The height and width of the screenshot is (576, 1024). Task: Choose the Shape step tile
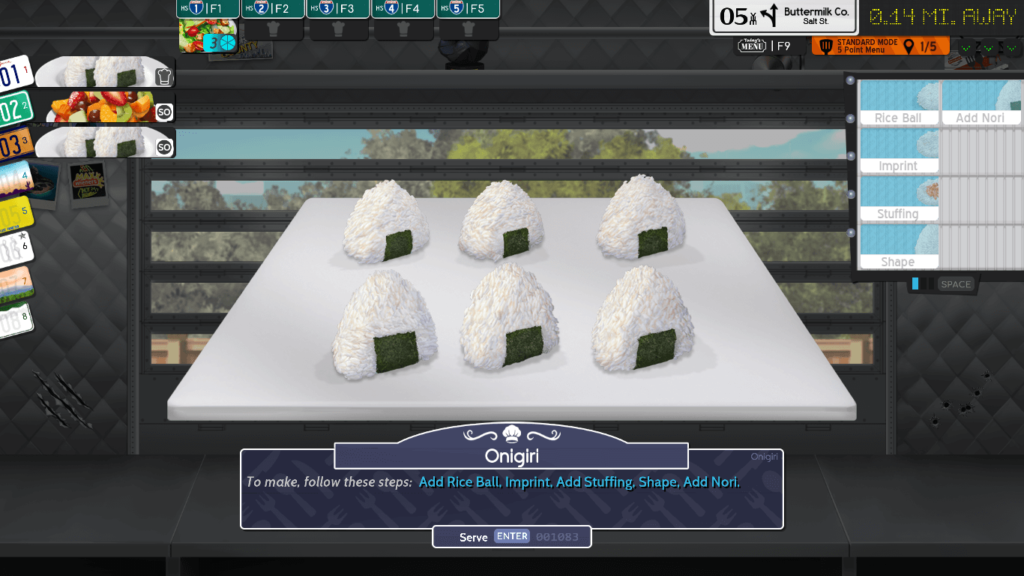click(x=898, y=248)
